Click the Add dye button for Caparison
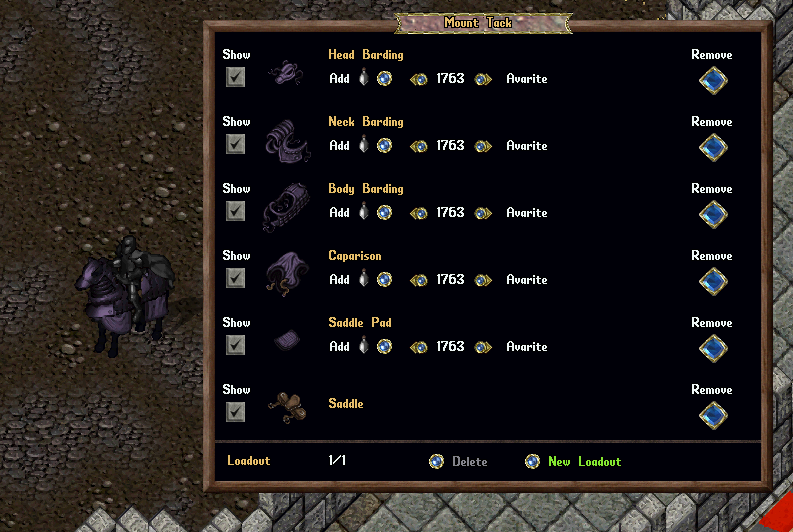Viewport: 793px width, 532px height. click(x=384, y=280)
